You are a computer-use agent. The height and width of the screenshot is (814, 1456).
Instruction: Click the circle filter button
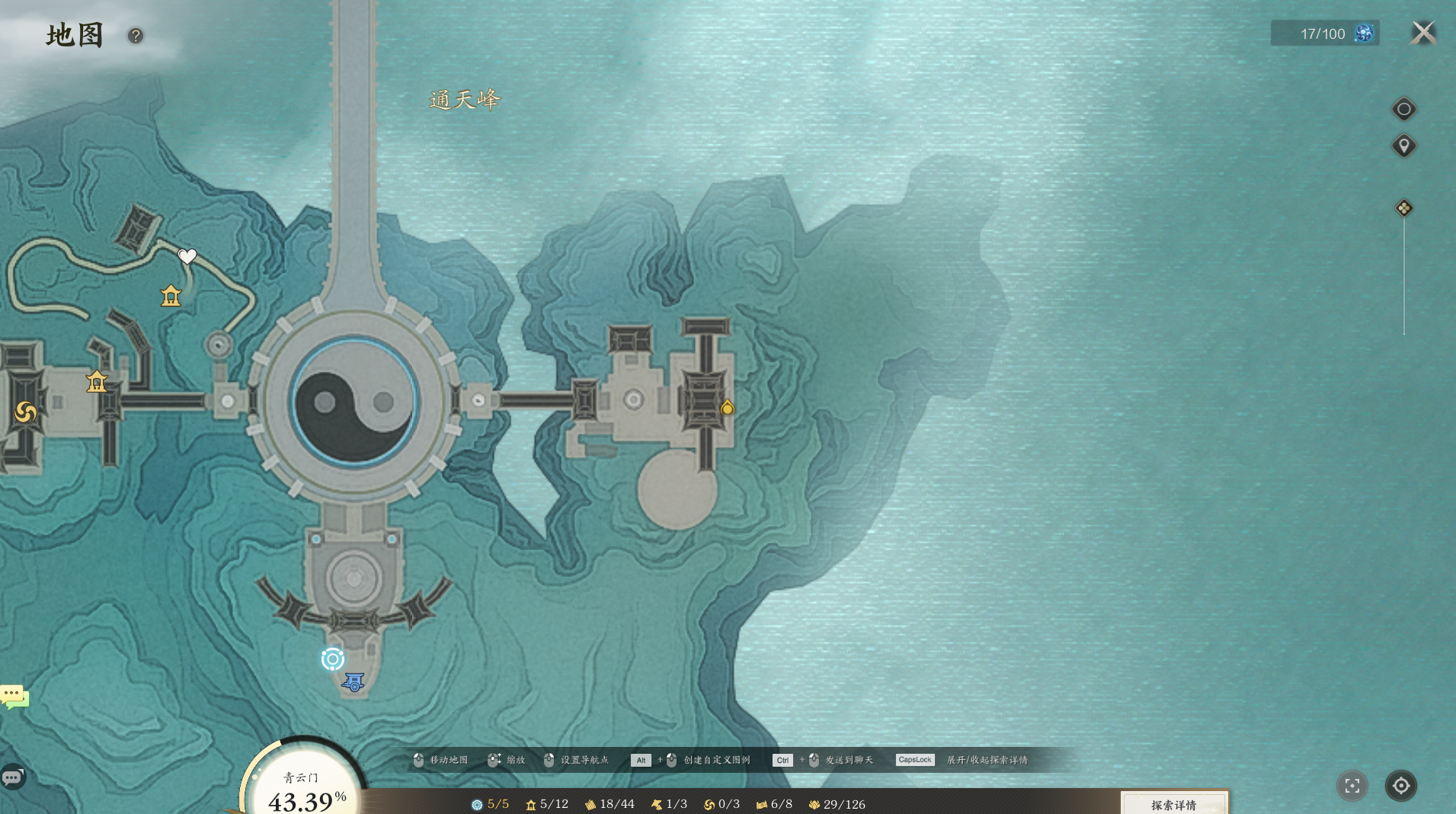click(1403, 109)
